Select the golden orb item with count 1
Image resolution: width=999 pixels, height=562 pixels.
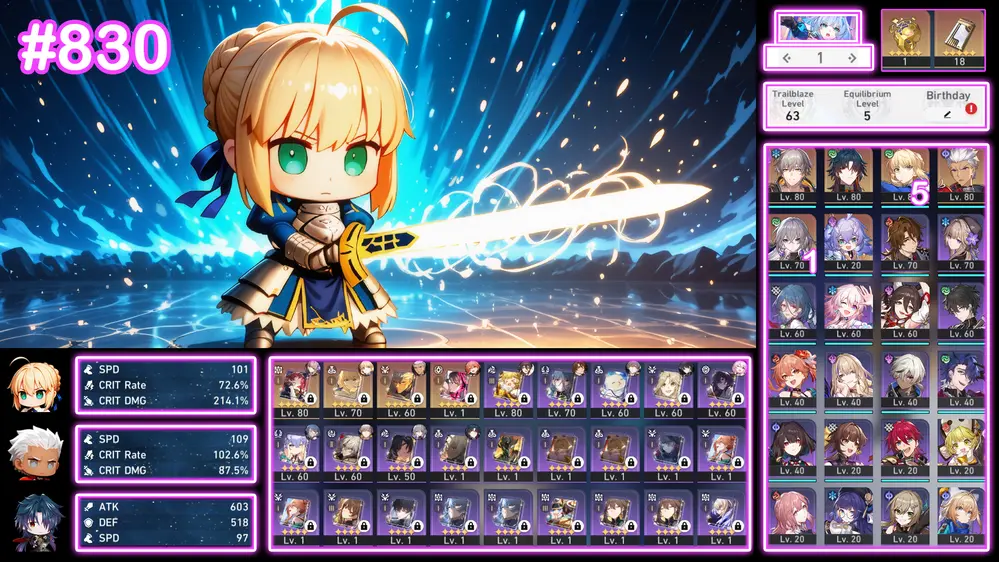click(x=905, y=33)
